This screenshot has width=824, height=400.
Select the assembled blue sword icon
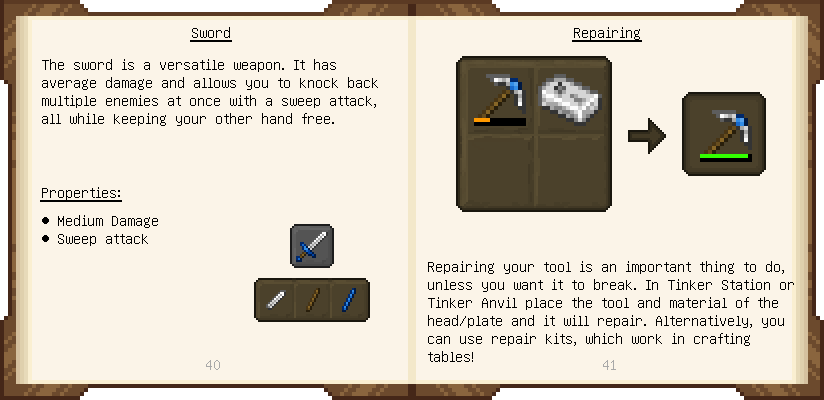pos(312,246)
